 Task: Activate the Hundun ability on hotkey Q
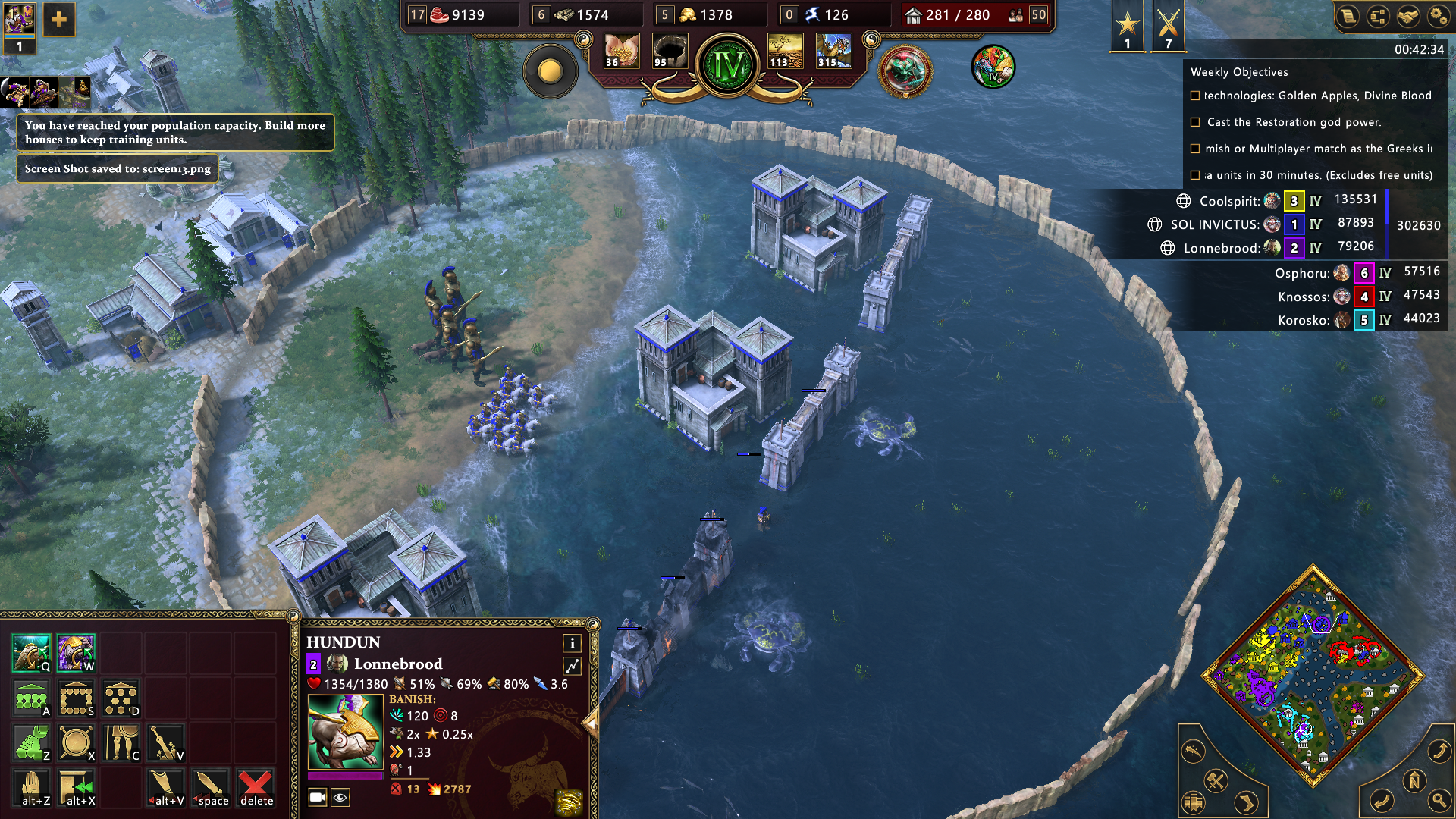point(31,653)
